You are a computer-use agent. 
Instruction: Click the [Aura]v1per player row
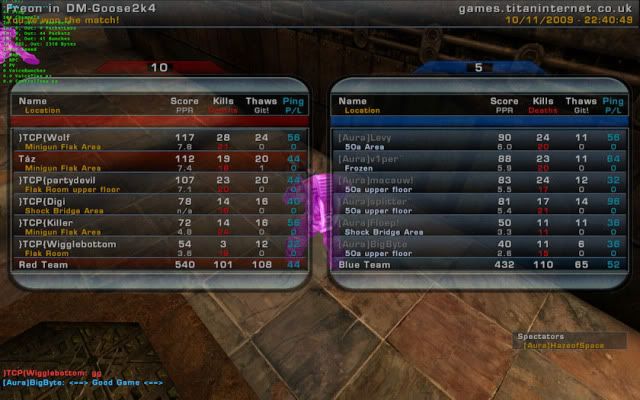(478, 163)
